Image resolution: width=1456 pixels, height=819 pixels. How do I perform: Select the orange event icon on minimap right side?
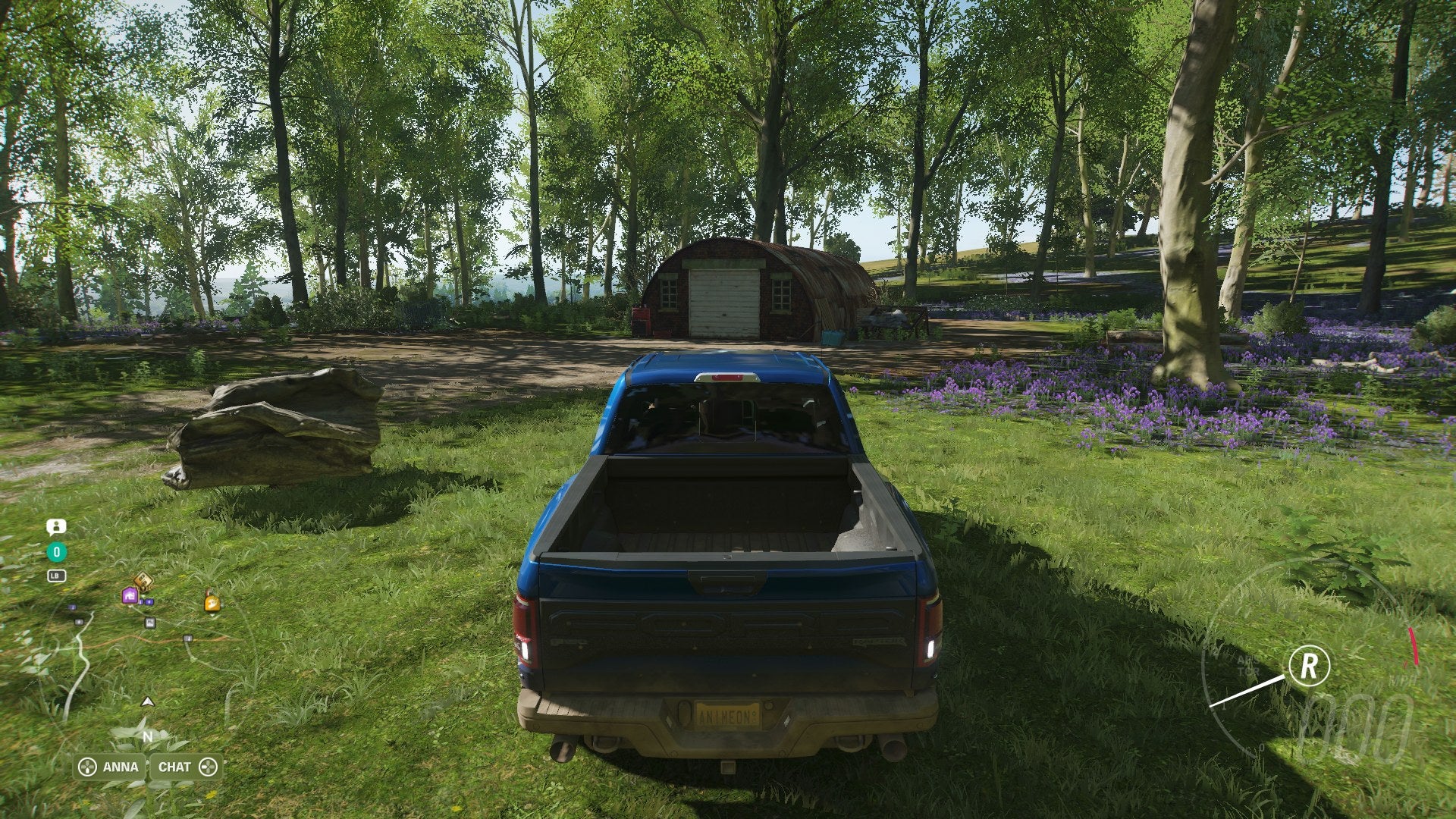pyautogui.click(x=212, y=603)
